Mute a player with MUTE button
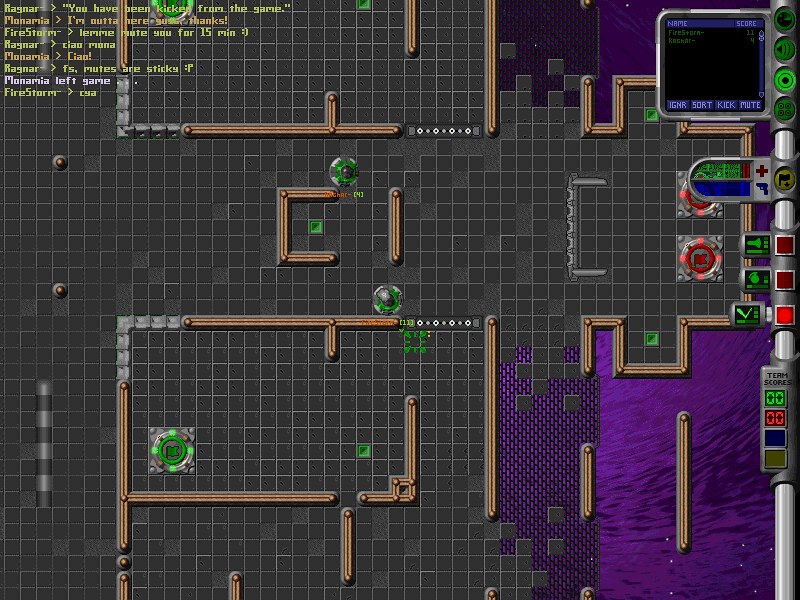The height and width of the screenshot is (600, 800). tap(751, 104)
